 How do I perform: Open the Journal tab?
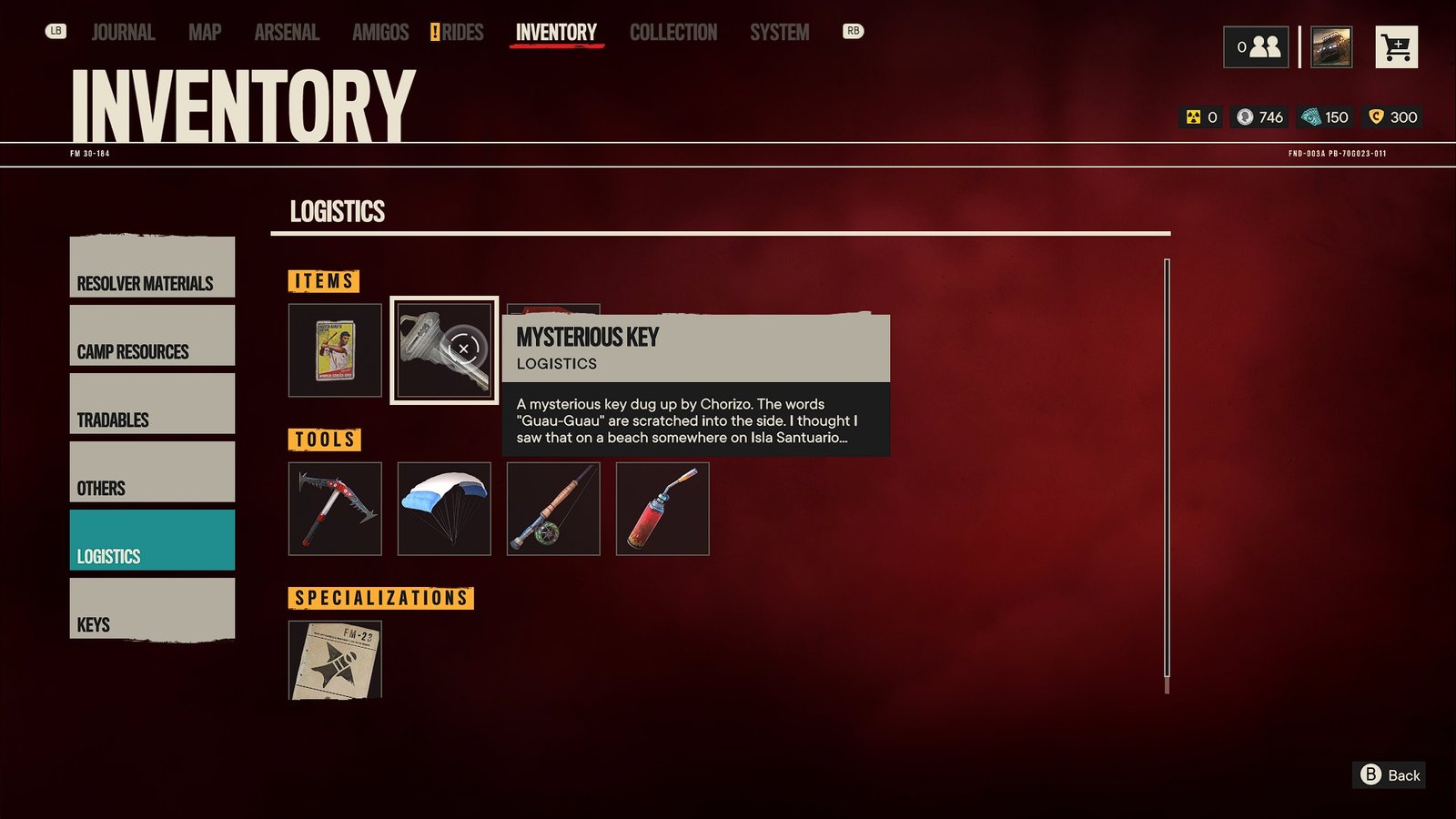[123, 33]
